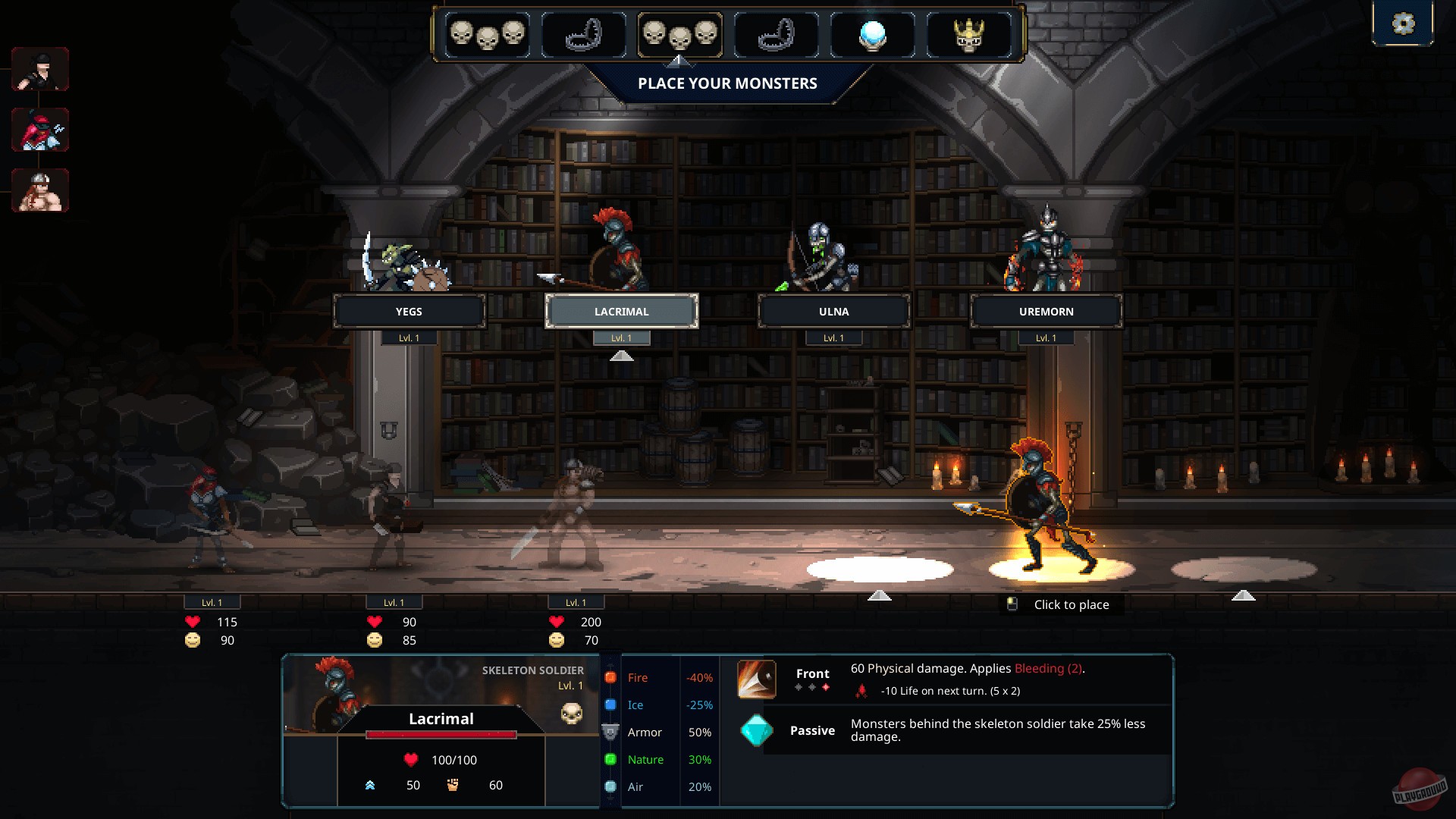Switch to the top hero portrait in left sidebar
1456x819 pixels.
tap(40, 68)
